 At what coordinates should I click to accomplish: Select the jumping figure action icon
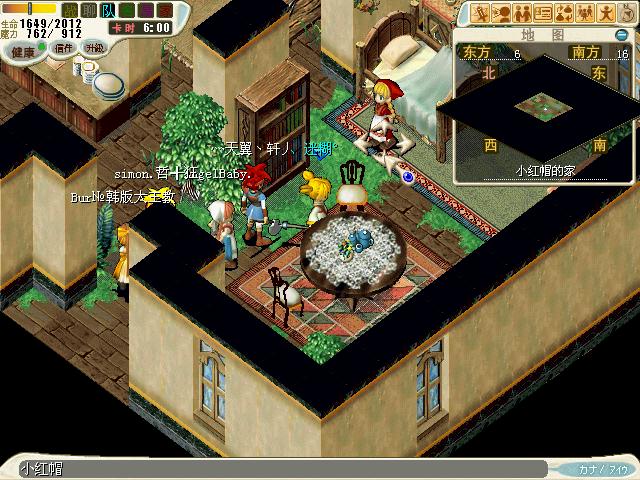pos(606,12)
